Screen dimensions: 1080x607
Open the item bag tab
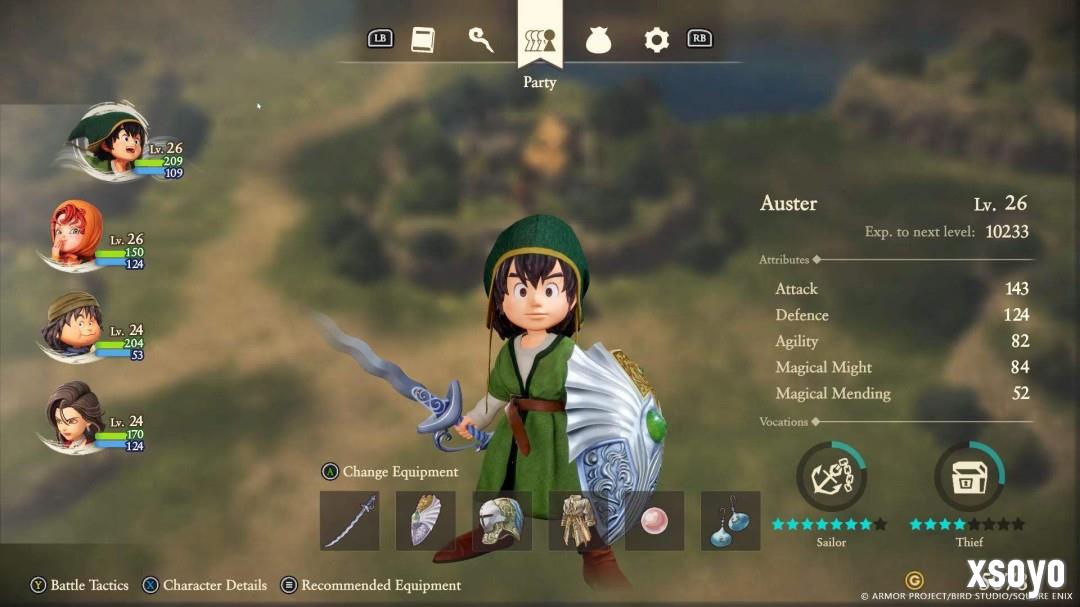598,40
